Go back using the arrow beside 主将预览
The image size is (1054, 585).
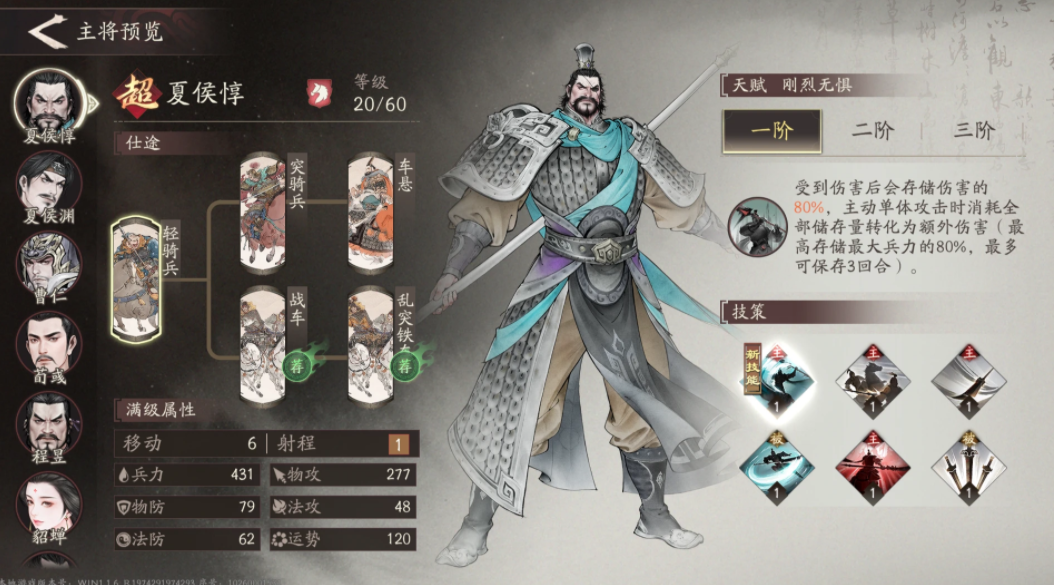(45, 31)
